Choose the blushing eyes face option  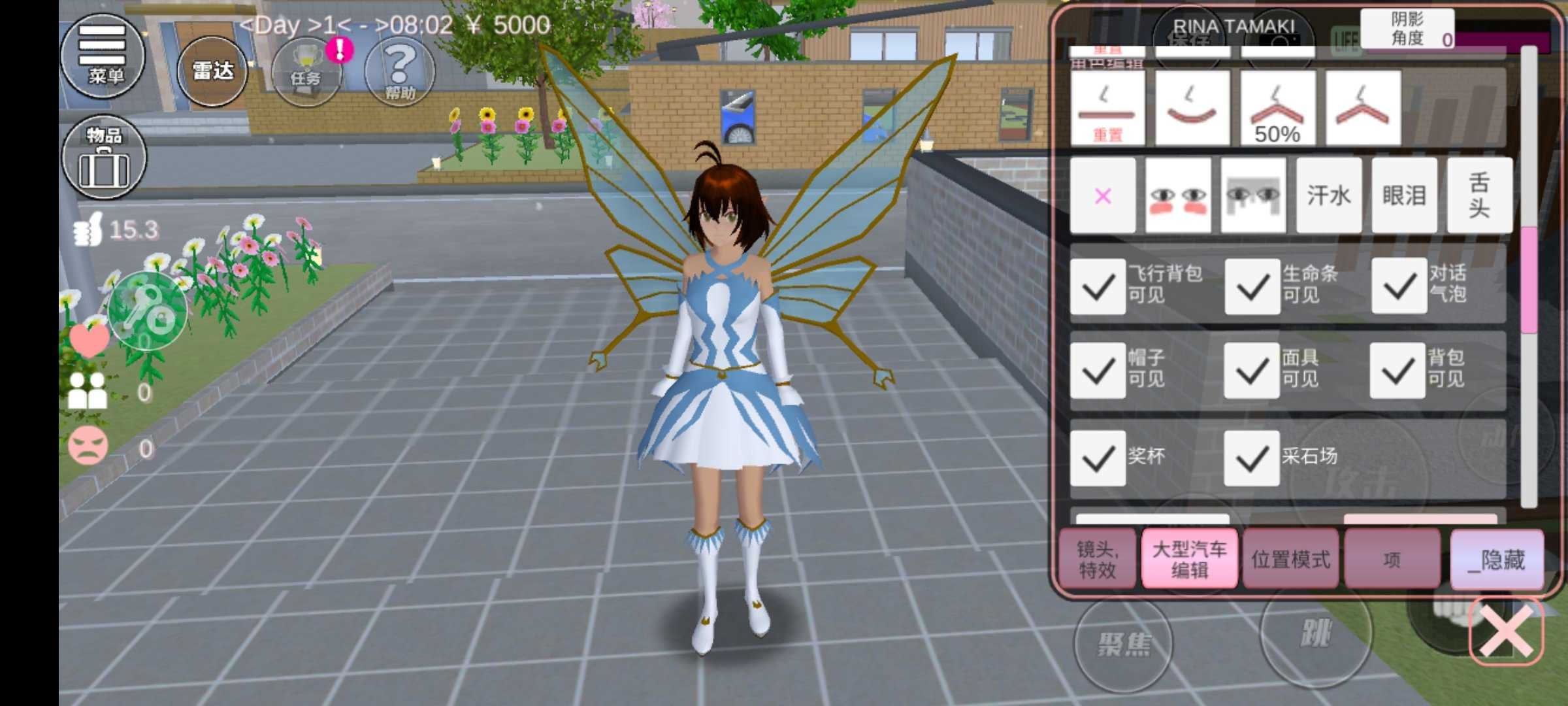point(1177,195)
